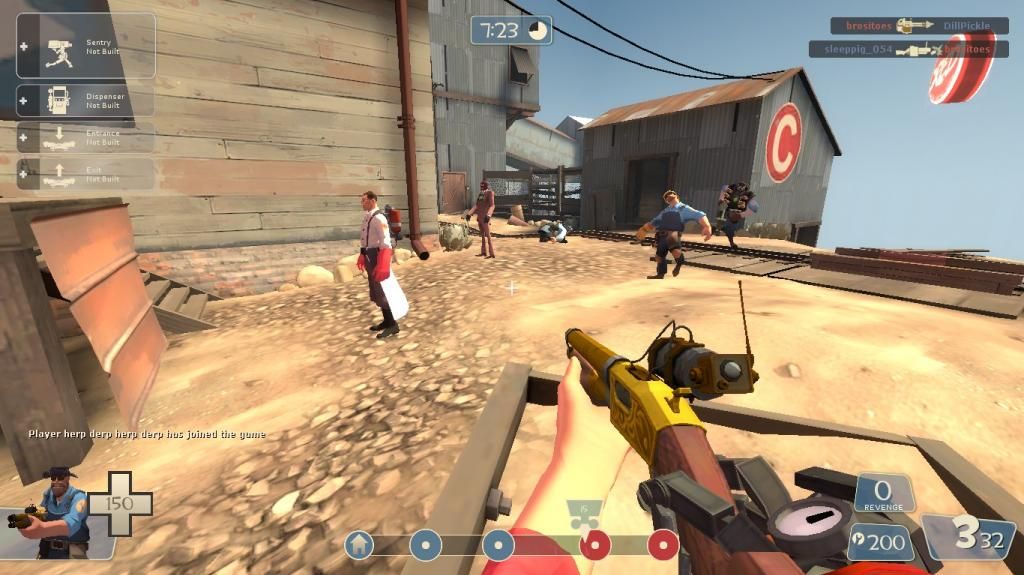This screenshot has width=1024, height=575.
Task: Click the kill feed entry naming DillPickle
Action: 919,26
